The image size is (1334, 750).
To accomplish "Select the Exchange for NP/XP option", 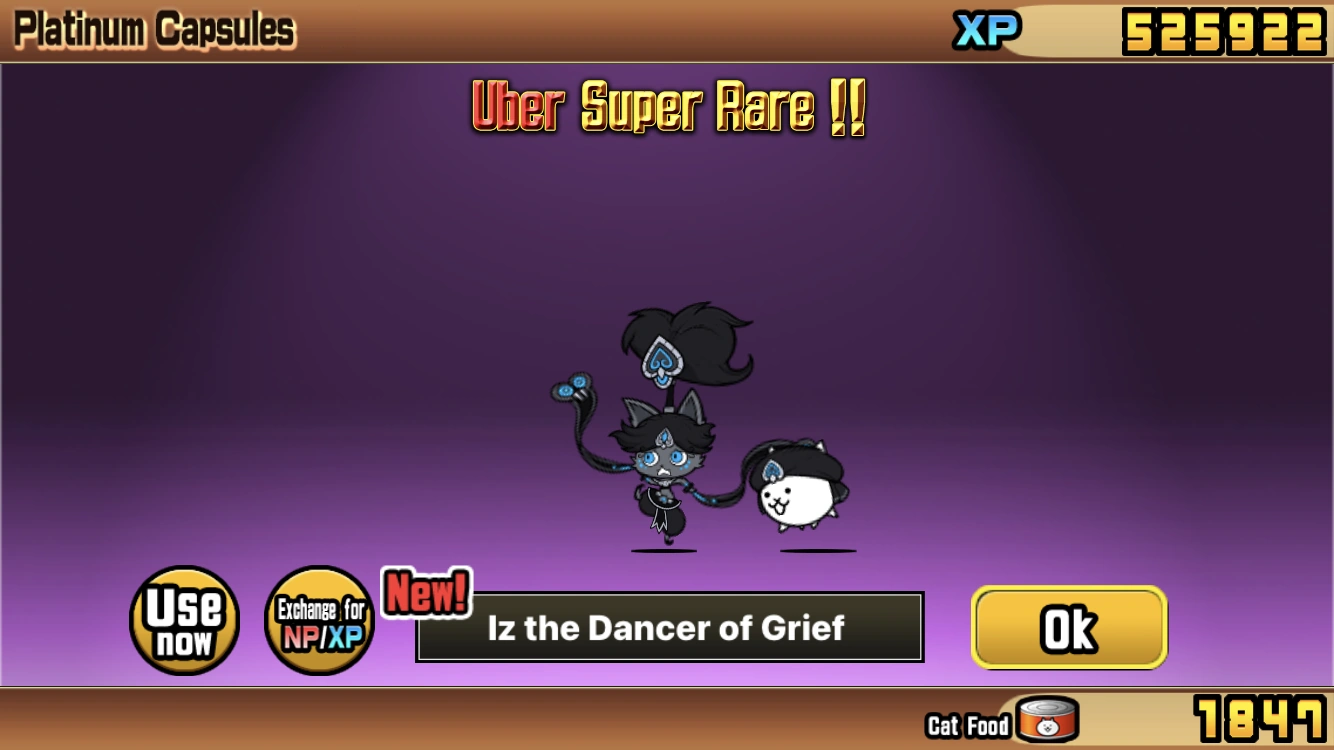I will (319, 620).
